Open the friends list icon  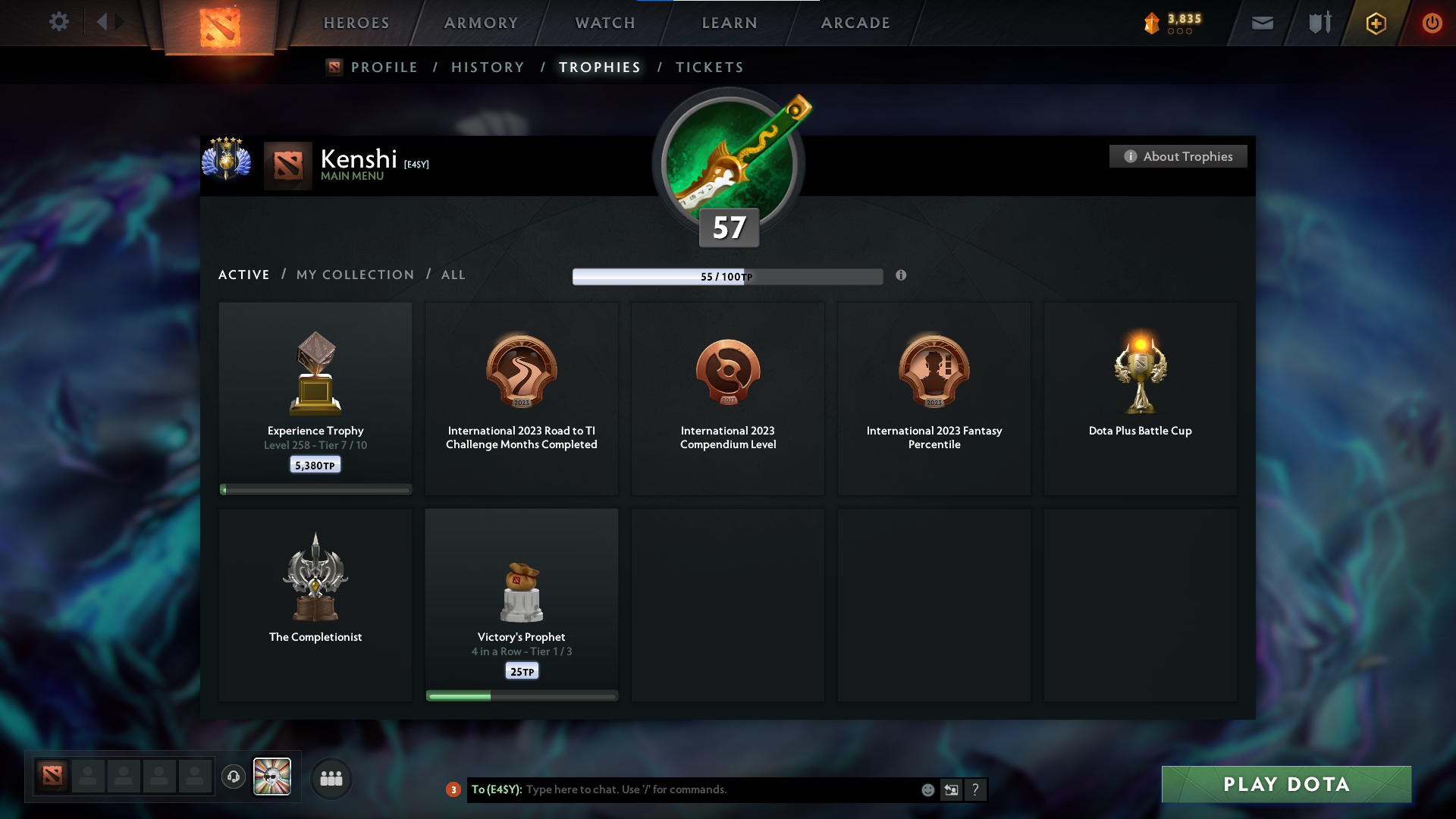(x=330, y=778)
